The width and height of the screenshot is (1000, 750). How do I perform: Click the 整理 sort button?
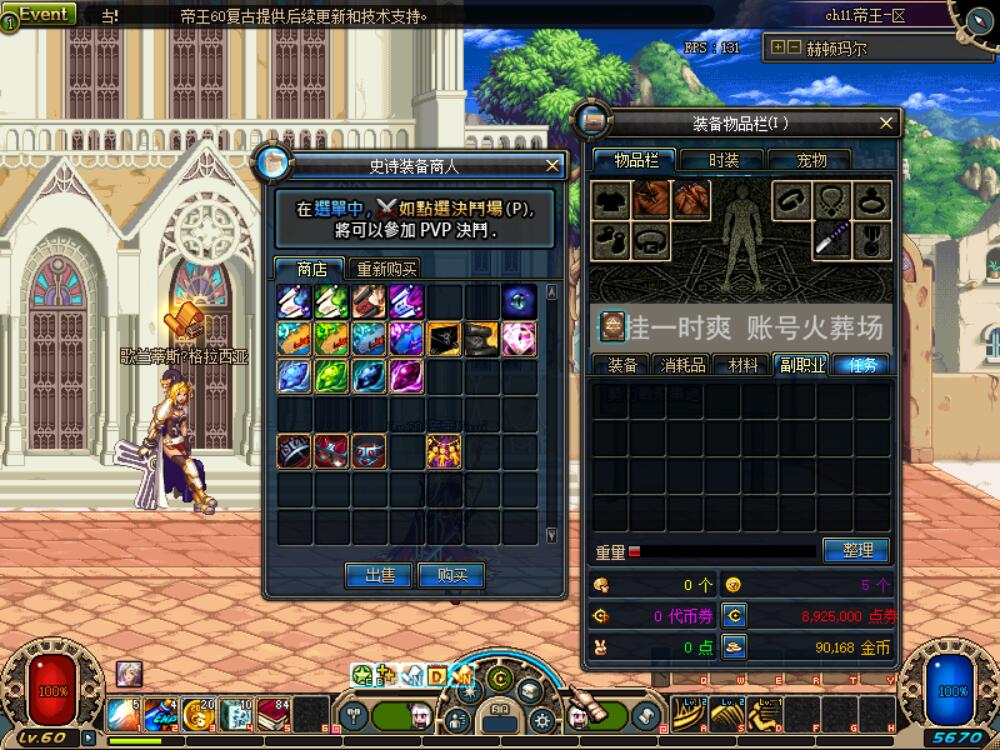(x=857, y=550)
